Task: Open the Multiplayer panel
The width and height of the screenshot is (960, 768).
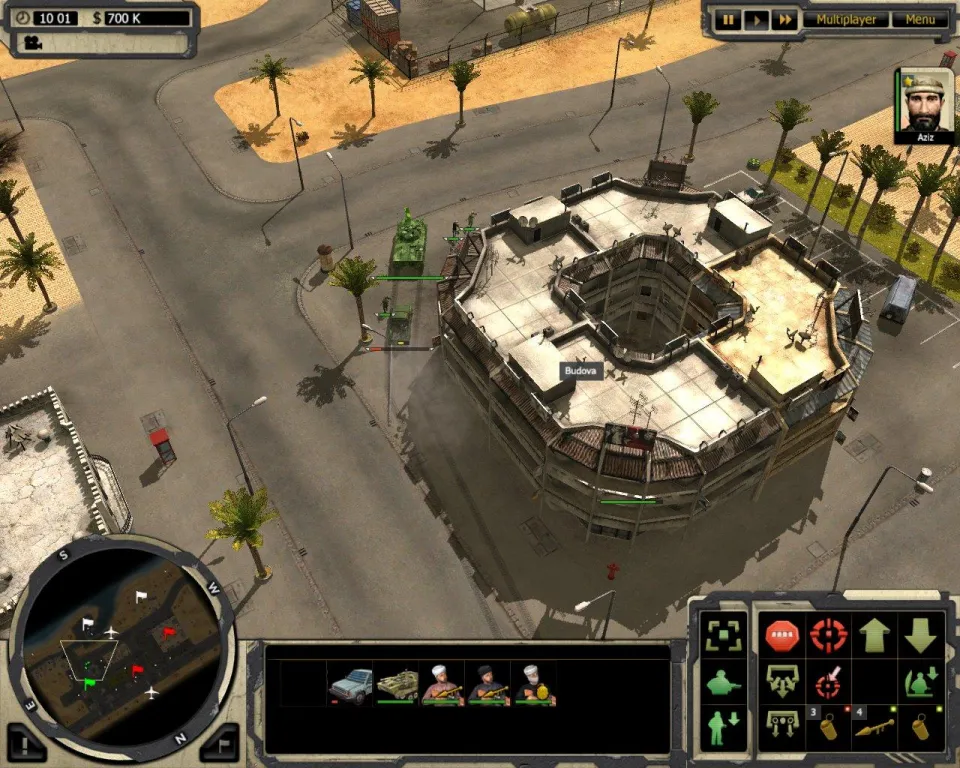Action: [846, 20]
